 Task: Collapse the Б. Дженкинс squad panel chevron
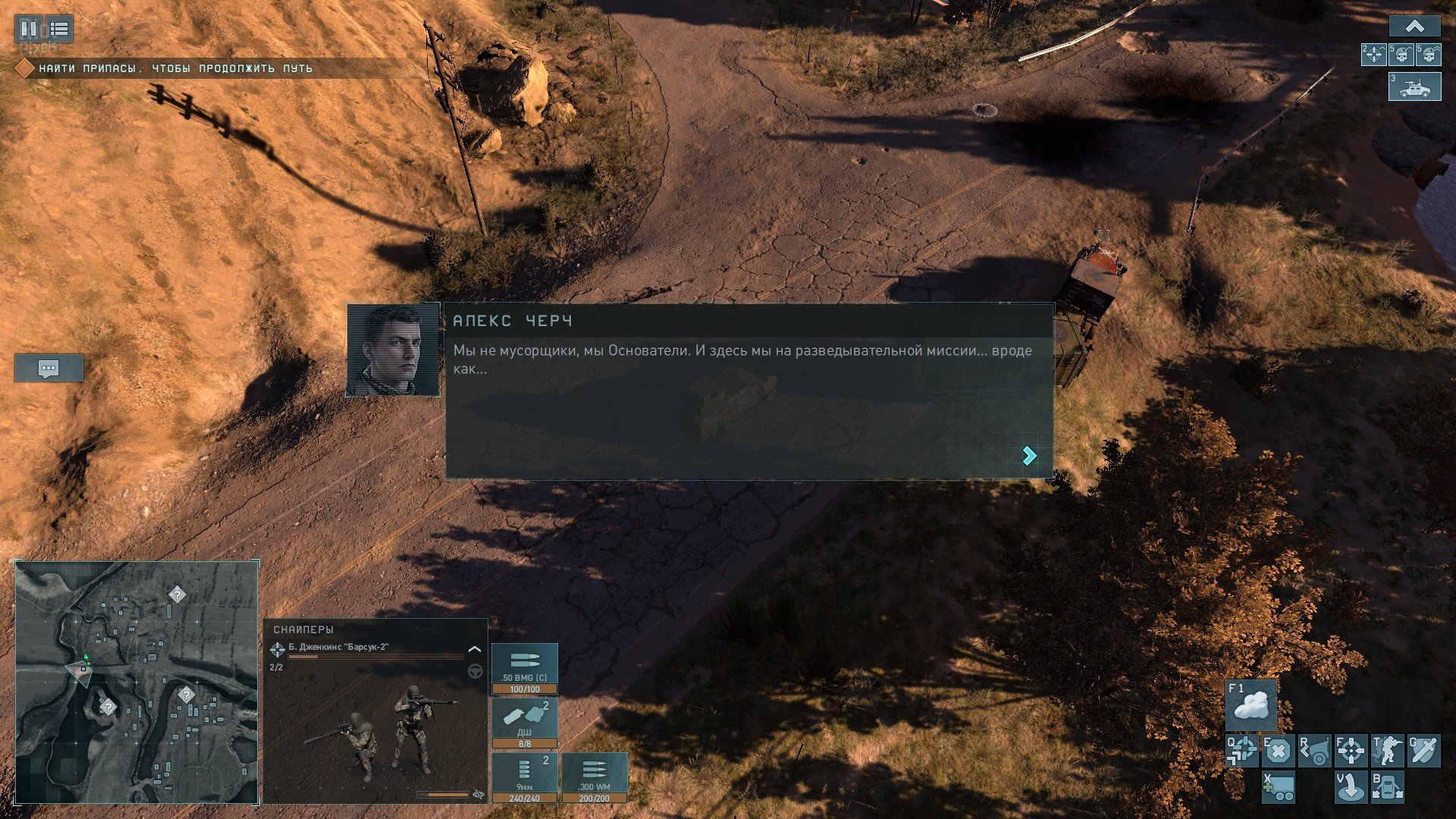475,649
